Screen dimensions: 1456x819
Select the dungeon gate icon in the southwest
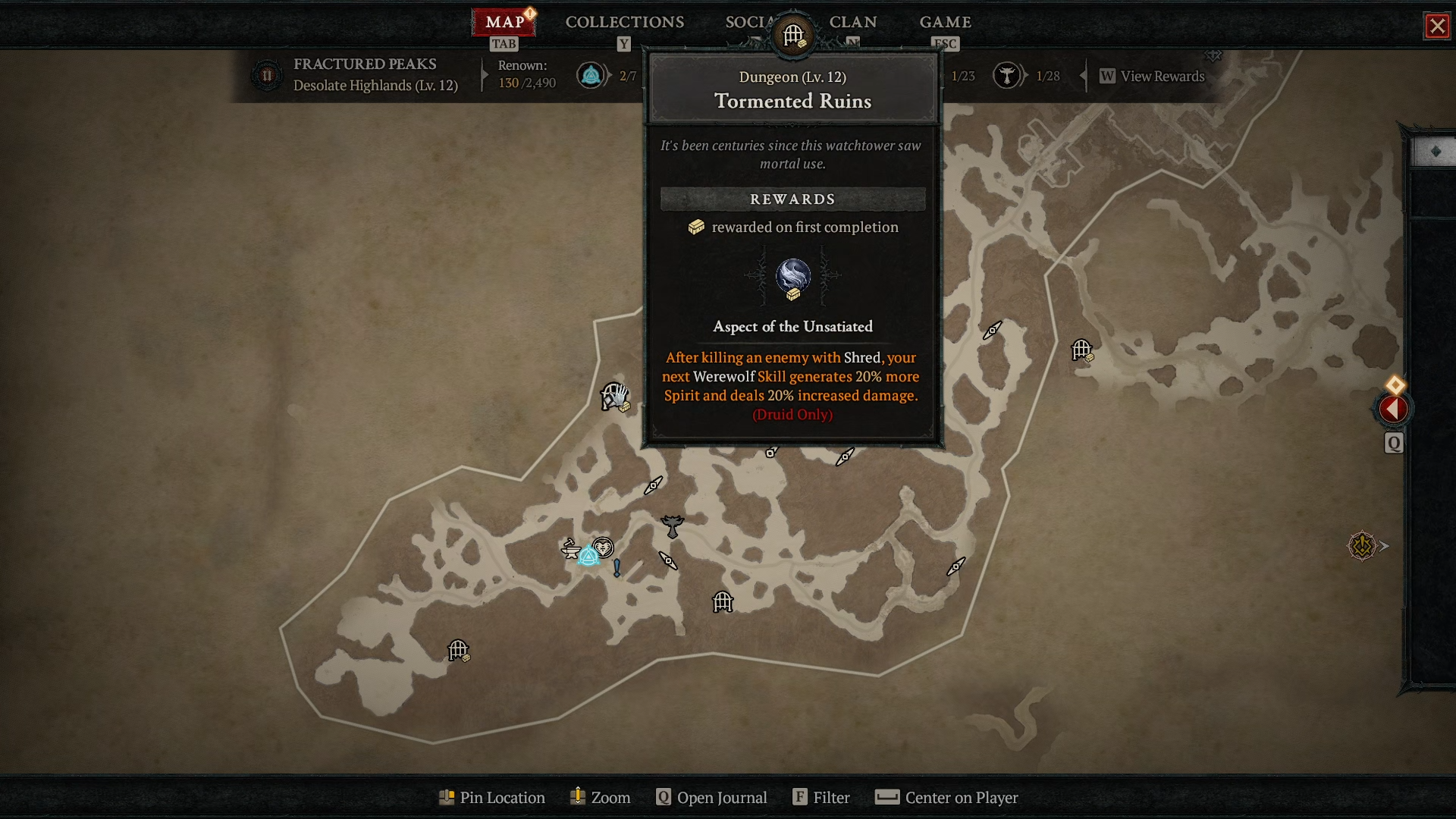click(458, 650)
